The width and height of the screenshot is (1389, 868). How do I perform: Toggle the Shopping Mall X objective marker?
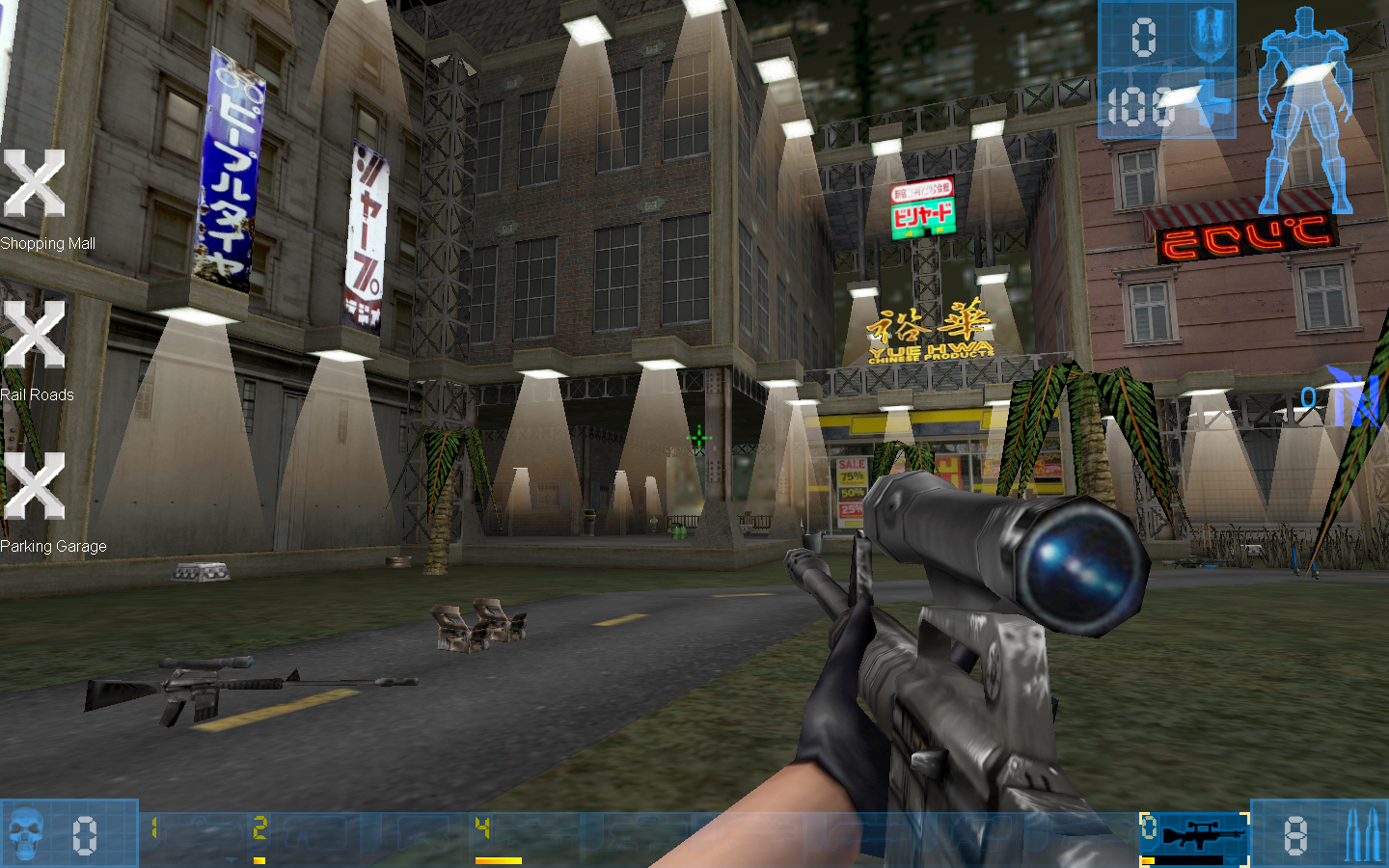tap(34, 183)
